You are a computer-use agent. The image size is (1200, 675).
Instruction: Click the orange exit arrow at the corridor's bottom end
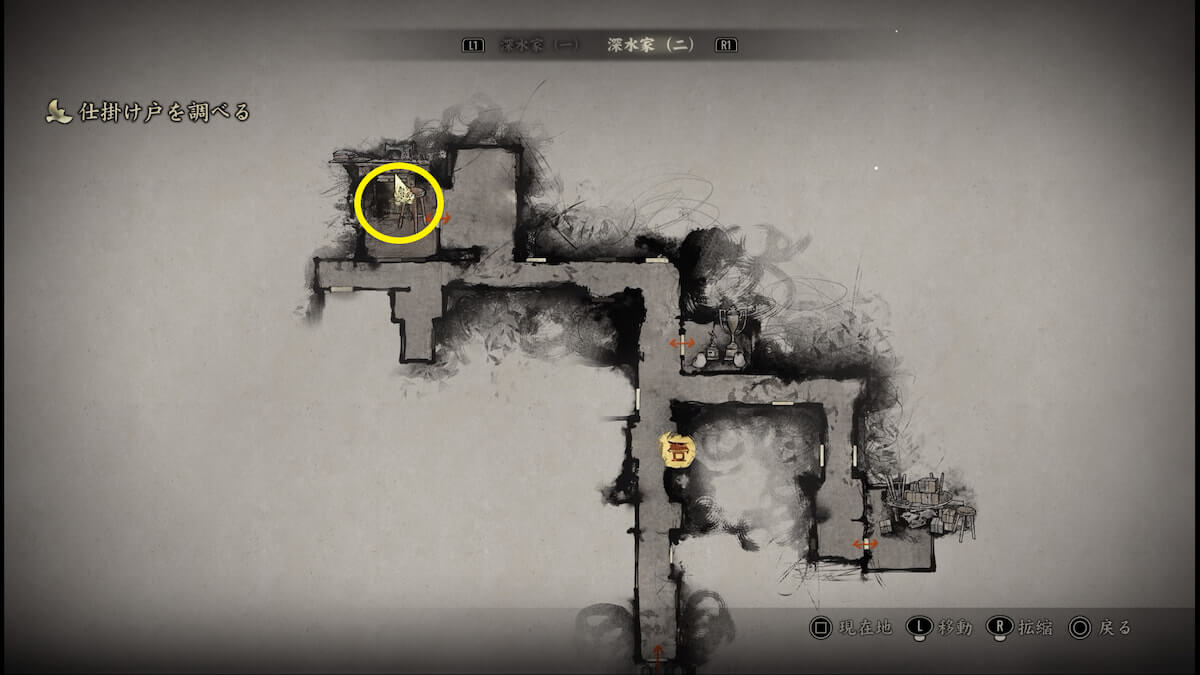coord(657,652)
